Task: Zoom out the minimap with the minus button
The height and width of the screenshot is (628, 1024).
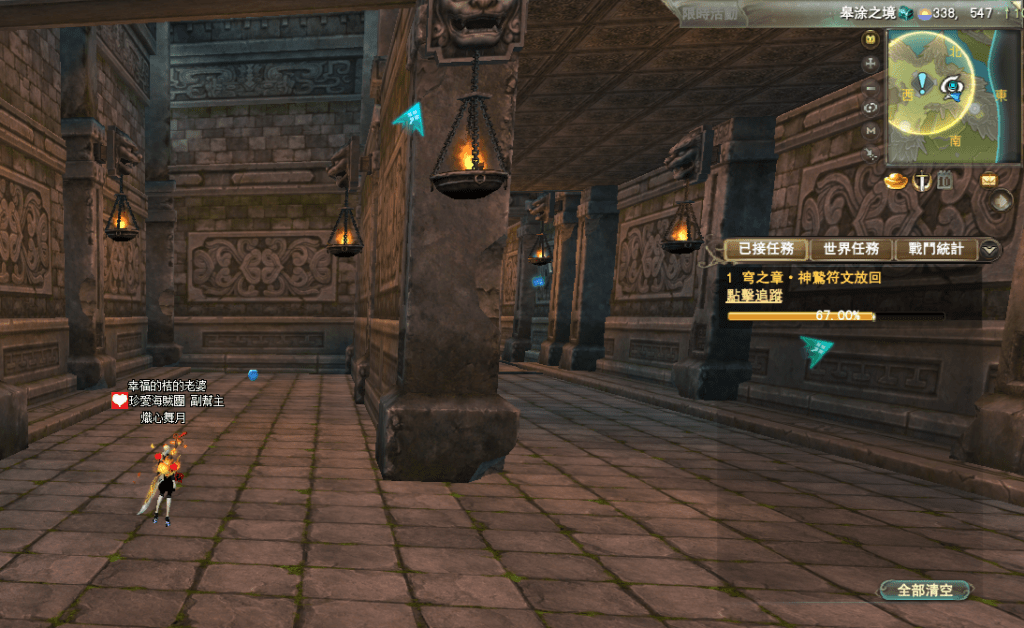Action: [870, 85]
